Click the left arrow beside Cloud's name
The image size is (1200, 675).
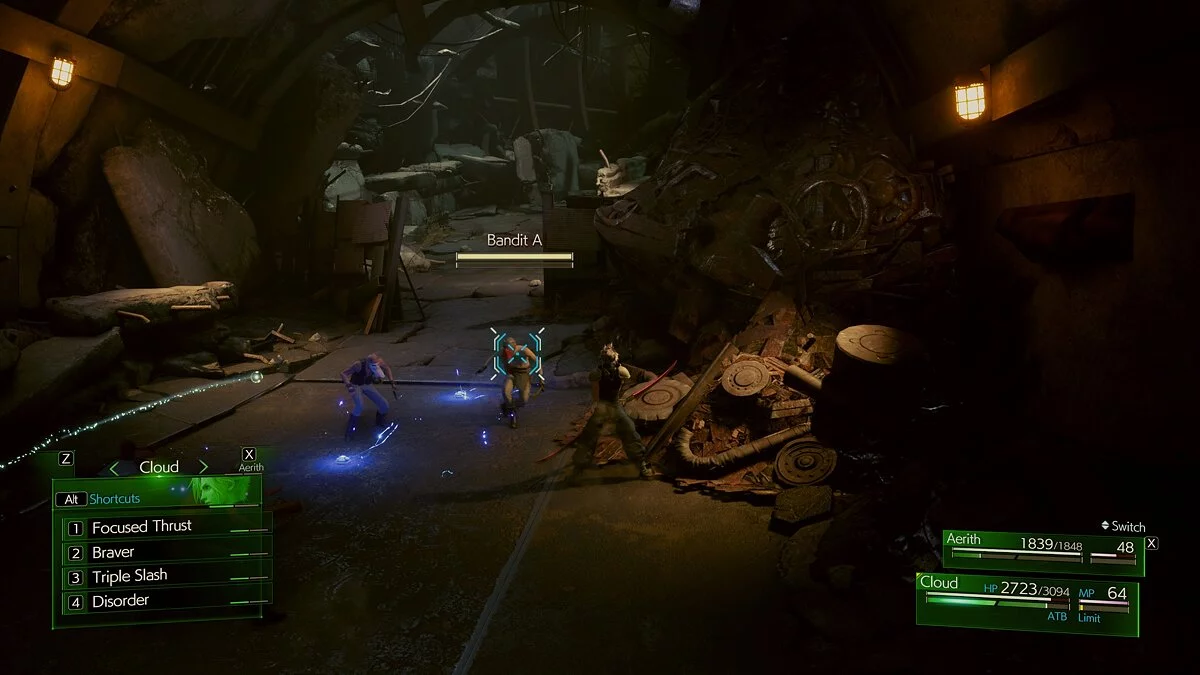coord(114,467)
